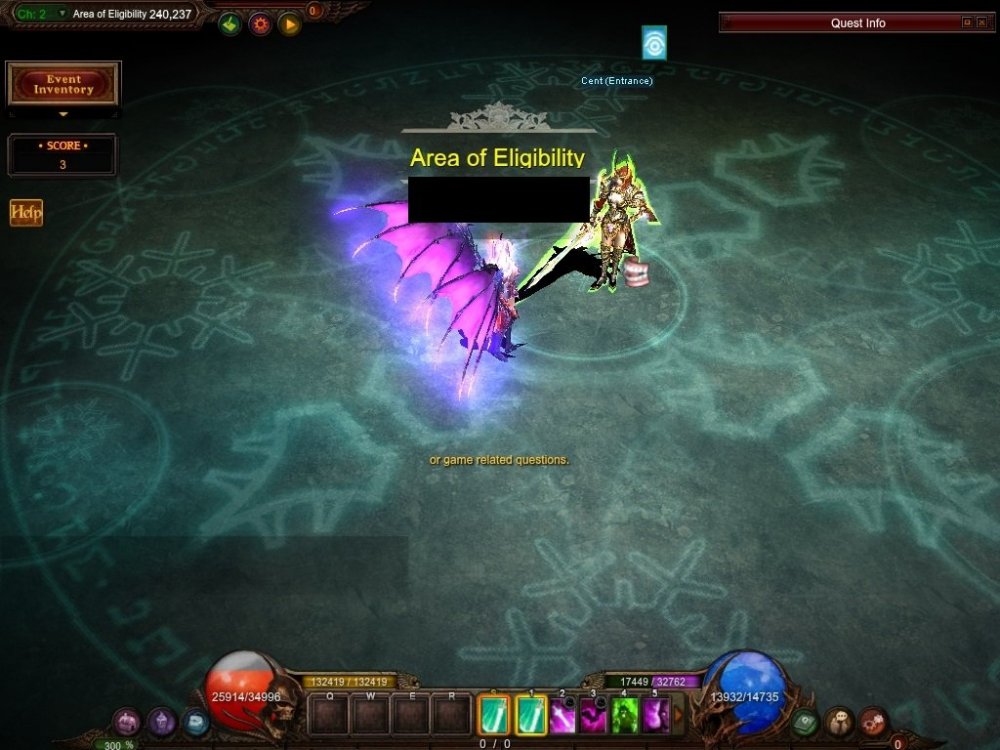Image resolution: width=1000 pixels, height=750 pixels.
Task: Minimize the Quest Info panel
Action: [x=967, y=22]
